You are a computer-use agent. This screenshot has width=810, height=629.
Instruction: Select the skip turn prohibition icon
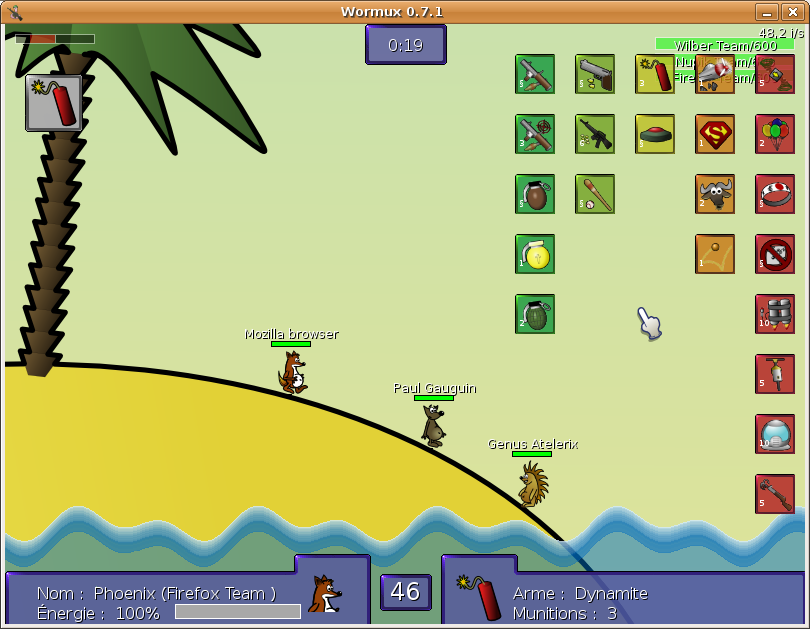click(775, 254)
